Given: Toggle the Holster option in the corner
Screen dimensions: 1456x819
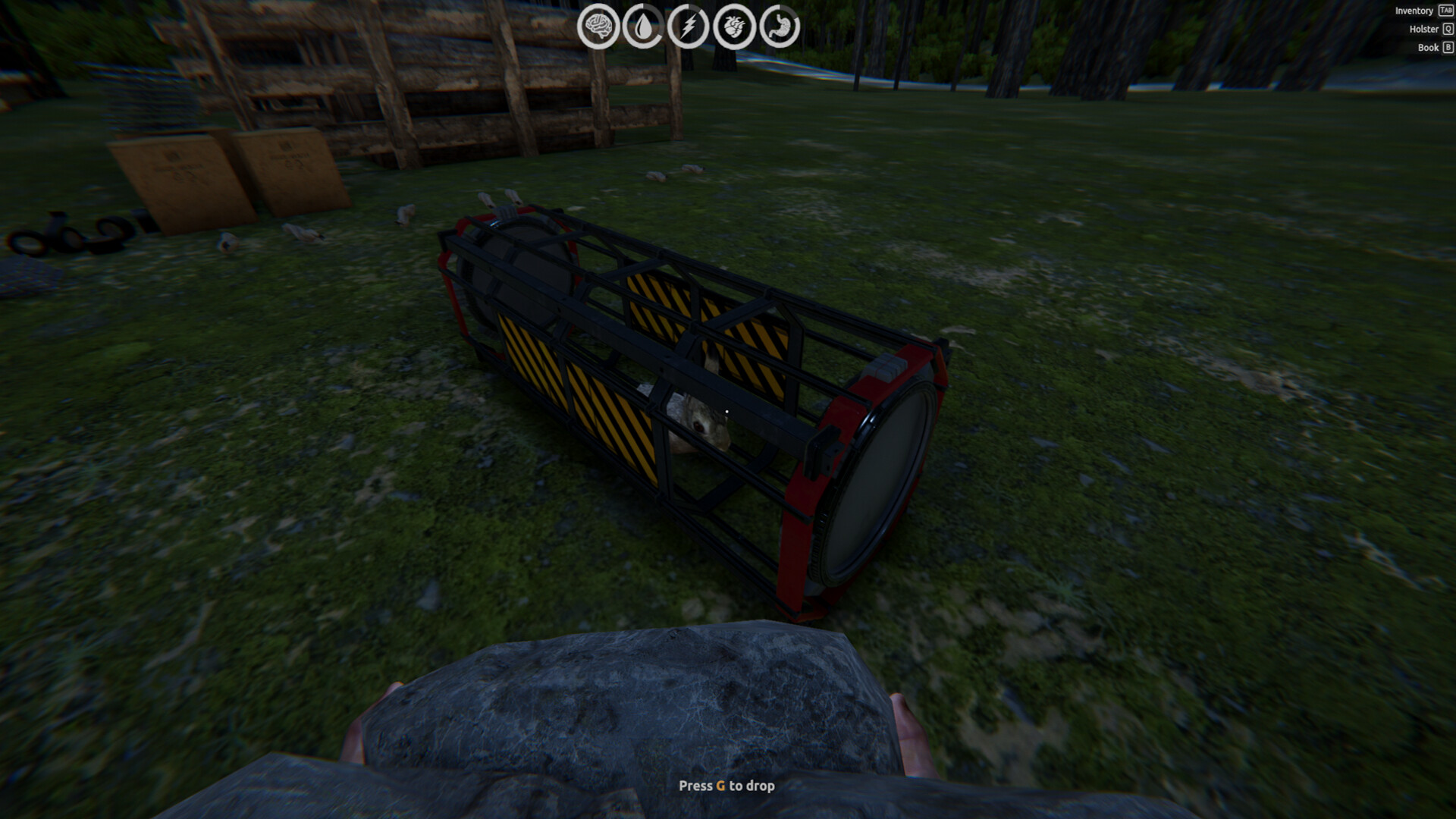Looking at the screenshot, I should [x=1423, y=29].
